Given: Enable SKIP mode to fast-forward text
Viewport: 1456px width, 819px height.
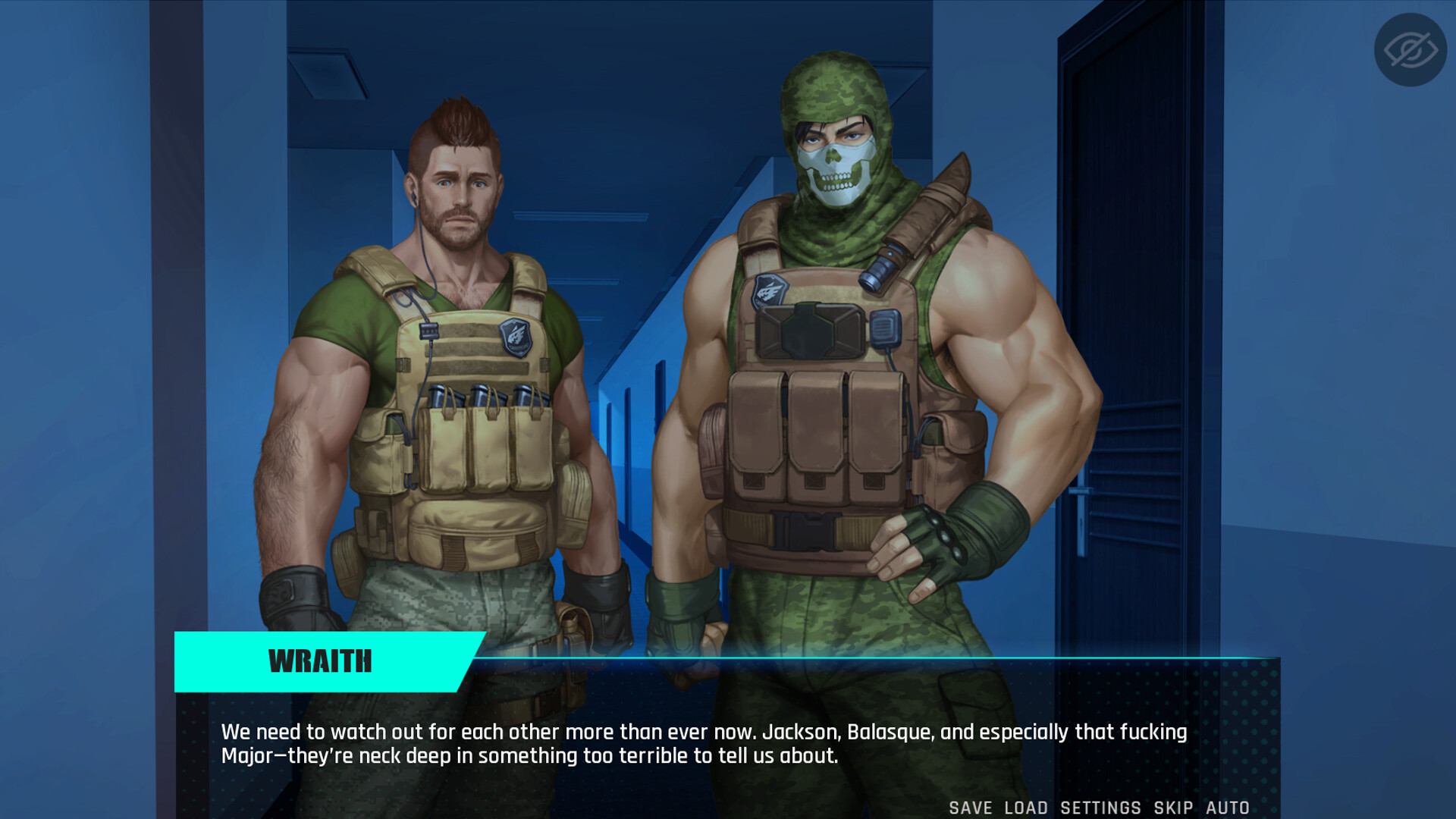Looking at the screenshot, I should coord(1172,808).
